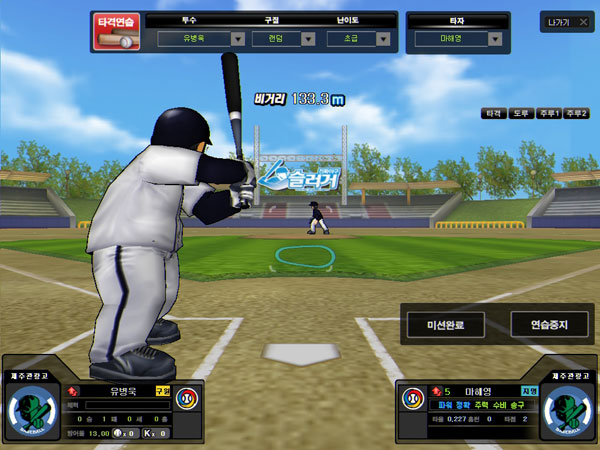Exit with the 나가기 button
This screenshot has width=600, height=450.
[559, 22]
